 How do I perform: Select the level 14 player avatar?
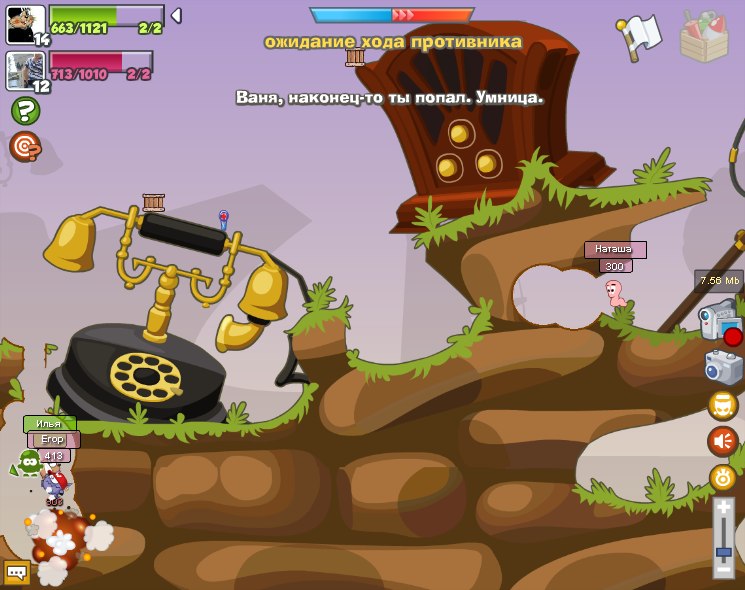point(25,23)
